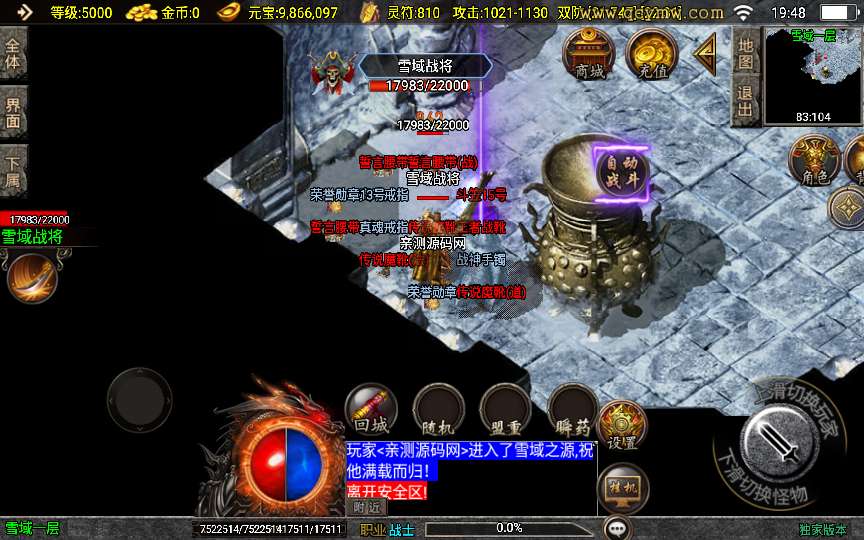Open the chat speech-bubble button
This screenshot has width=864, height=540.
[617, 527]
